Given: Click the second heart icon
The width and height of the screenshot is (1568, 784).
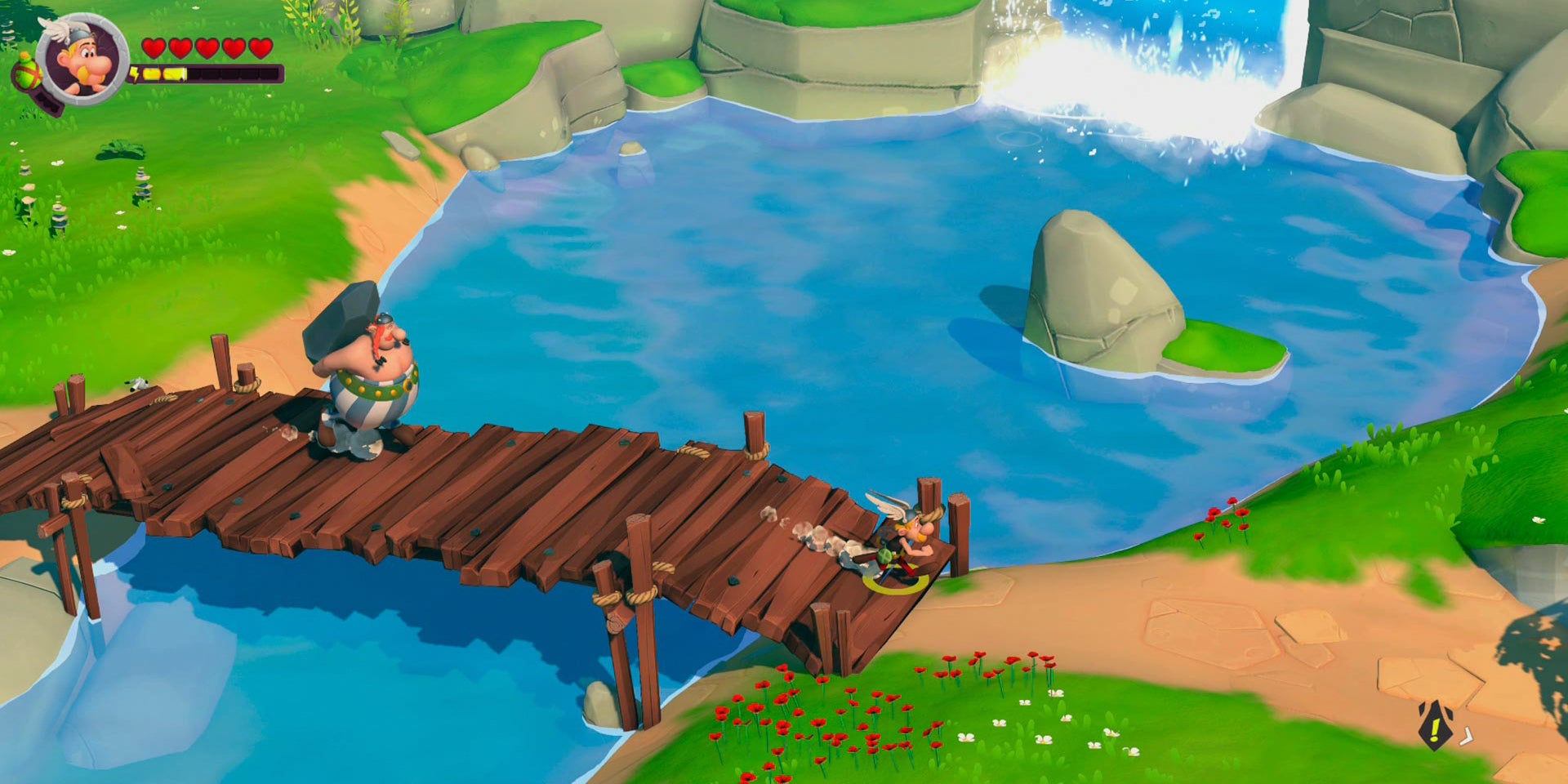Looking at the screenshot, I should click(180, 48).
